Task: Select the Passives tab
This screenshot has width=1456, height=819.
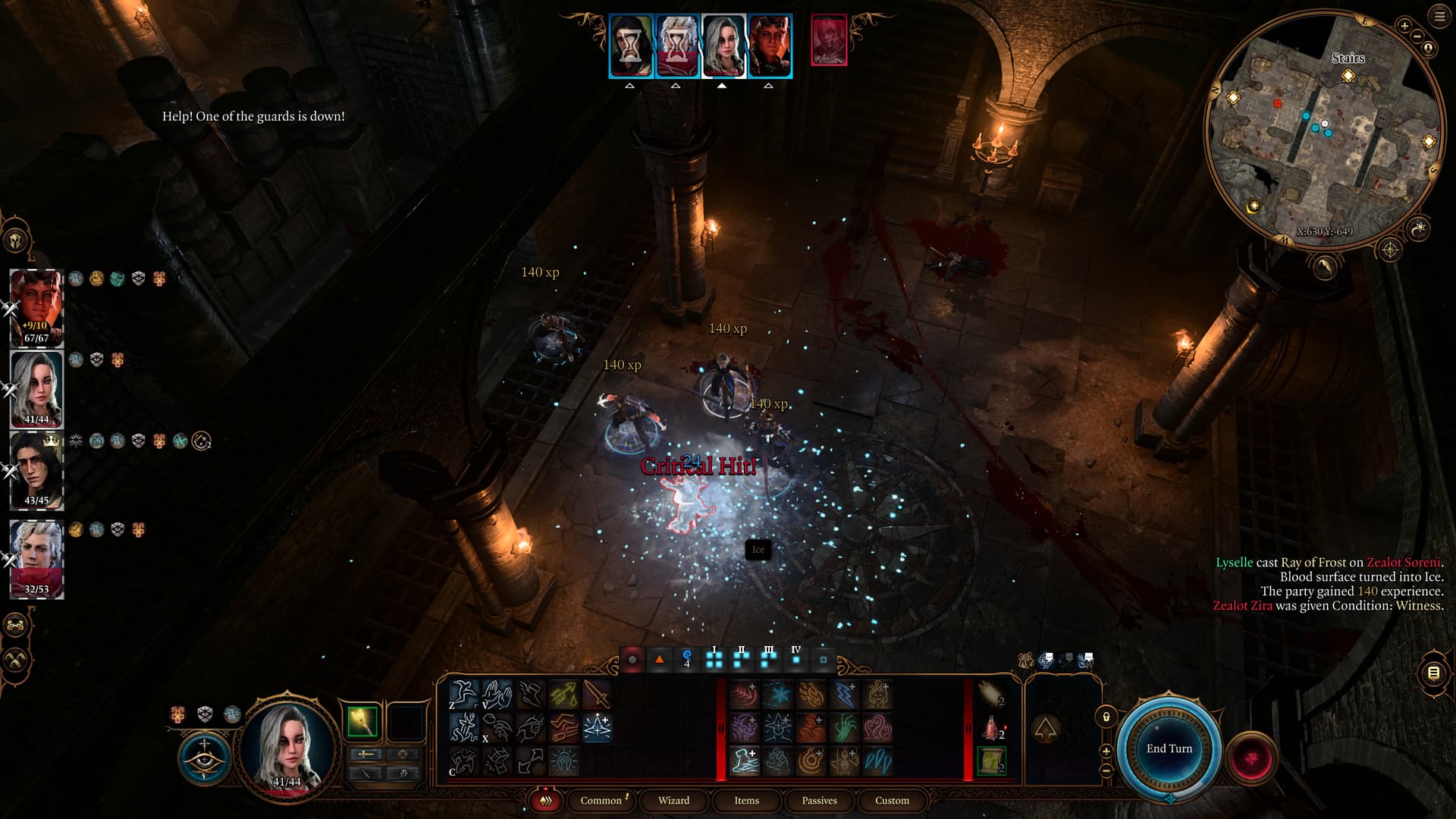Action: pyautogui.click(x=819, y=801)
